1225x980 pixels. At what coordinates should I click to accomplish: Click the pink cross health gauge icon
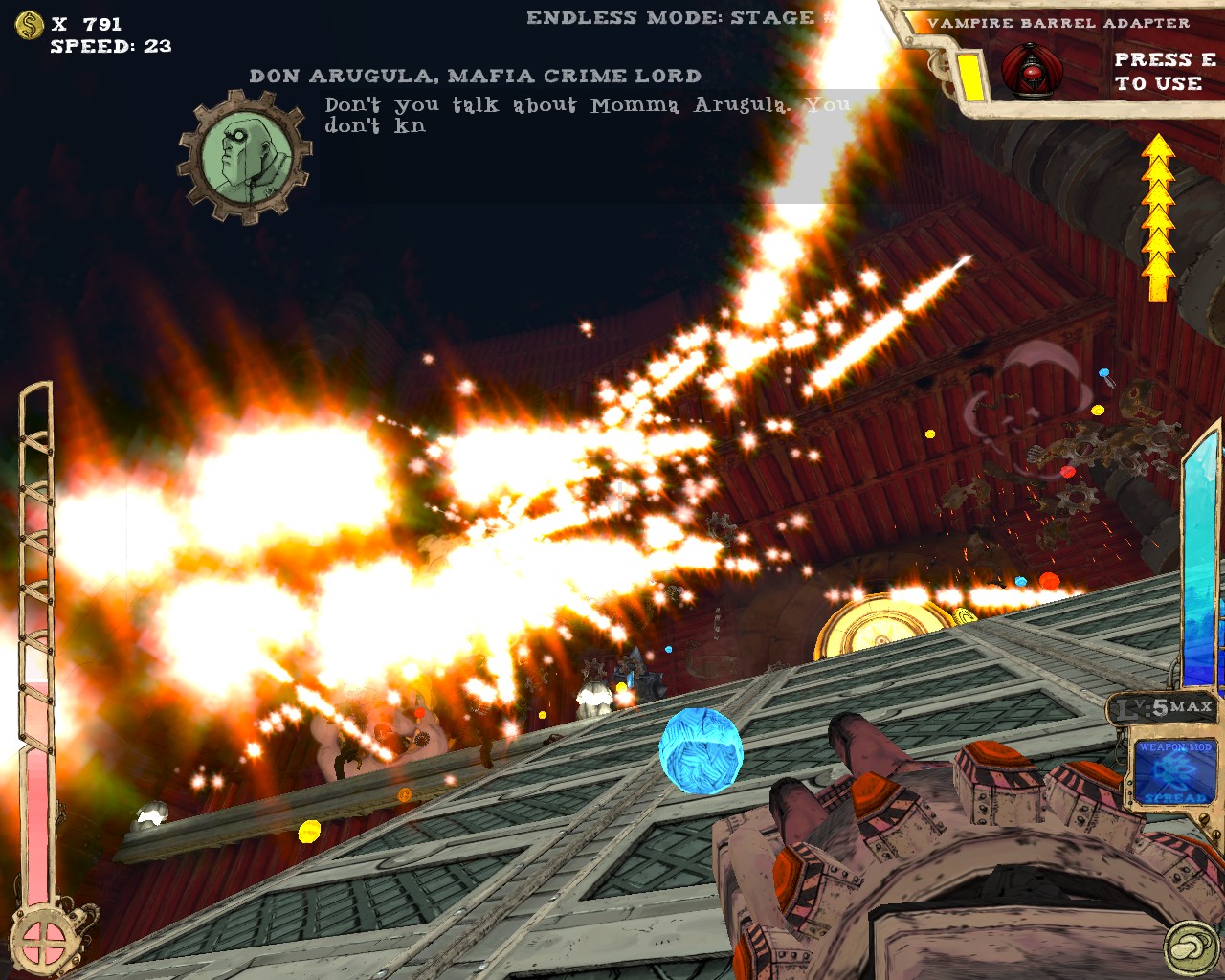(43, 941)
